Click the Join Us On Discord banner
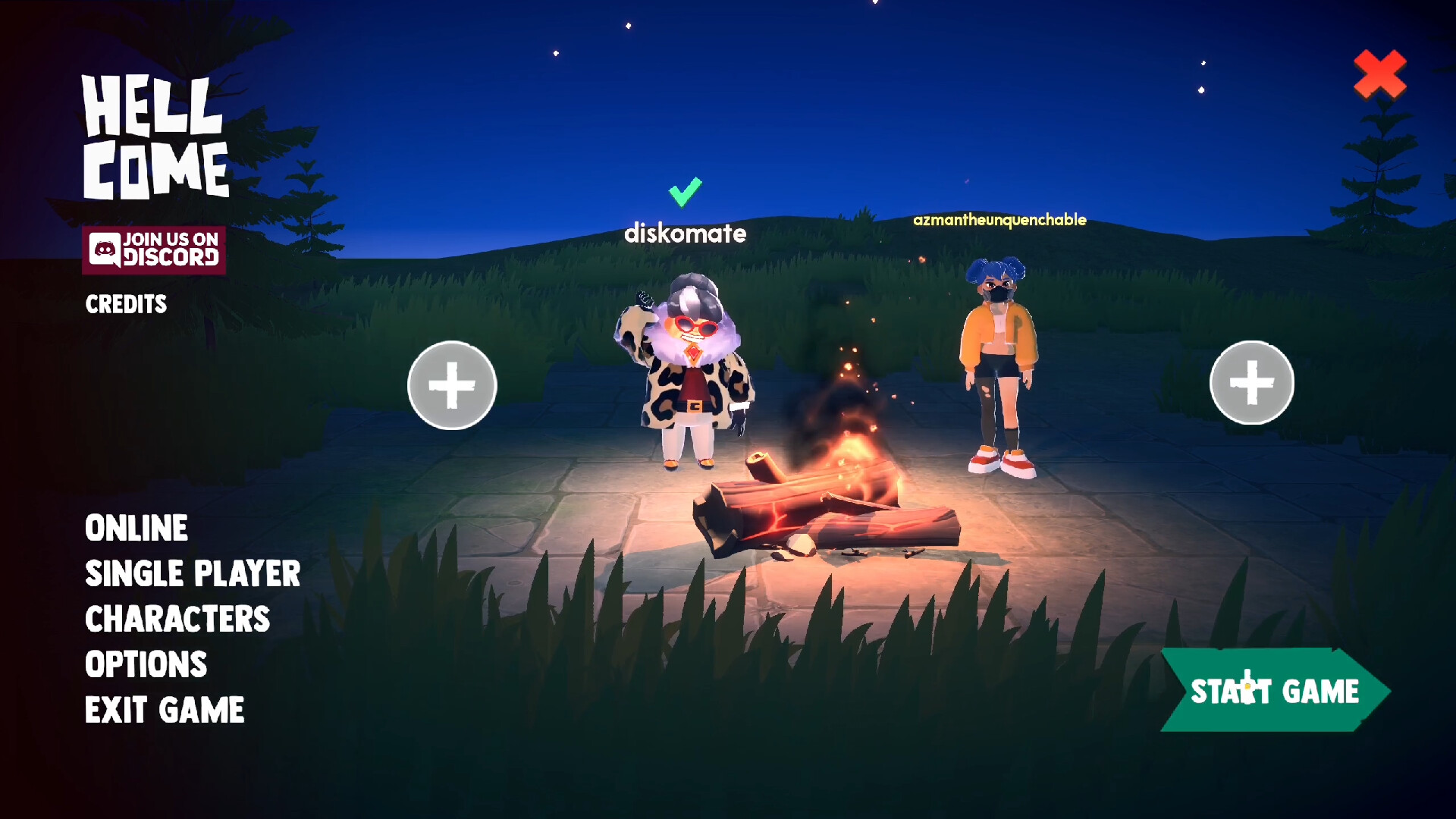 click(155, 250)
